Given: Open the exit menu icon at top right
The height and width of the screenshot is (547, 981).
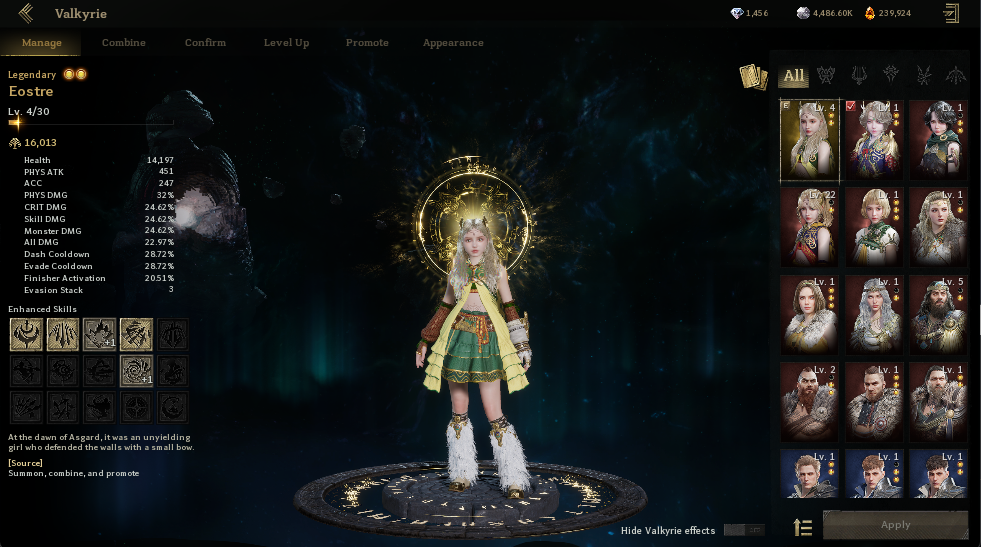Looking at the screenshot, I should (x=950, y=13).
